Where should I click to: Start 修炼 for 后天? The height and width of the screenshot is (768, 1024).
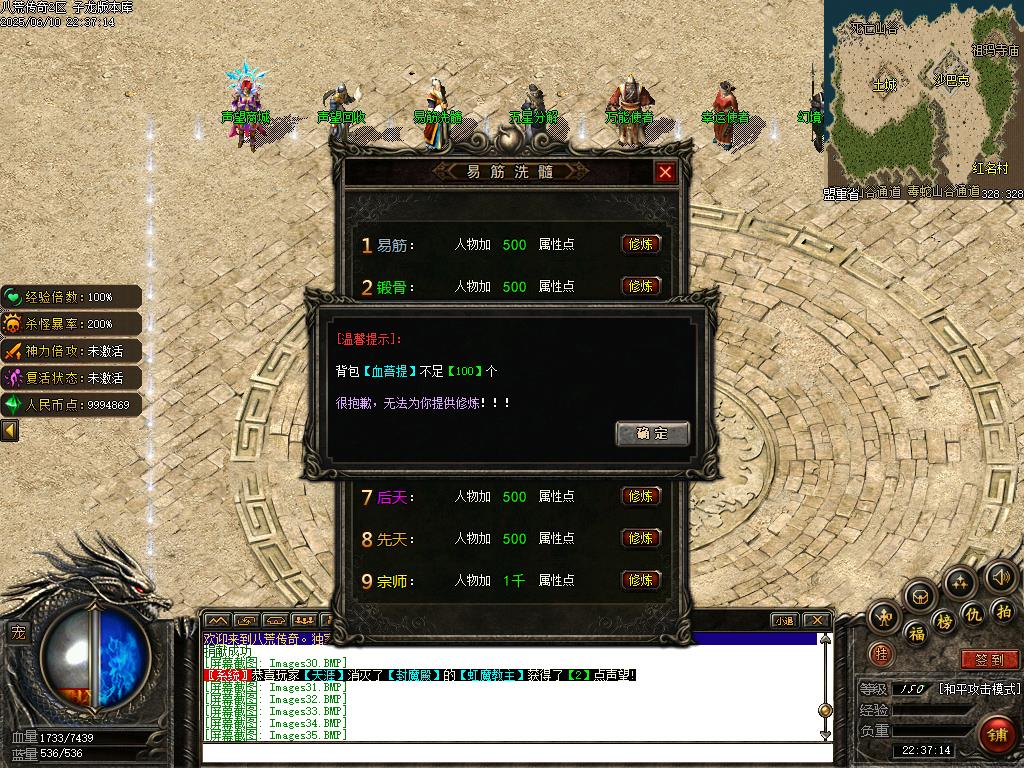(x=641, y=496)
